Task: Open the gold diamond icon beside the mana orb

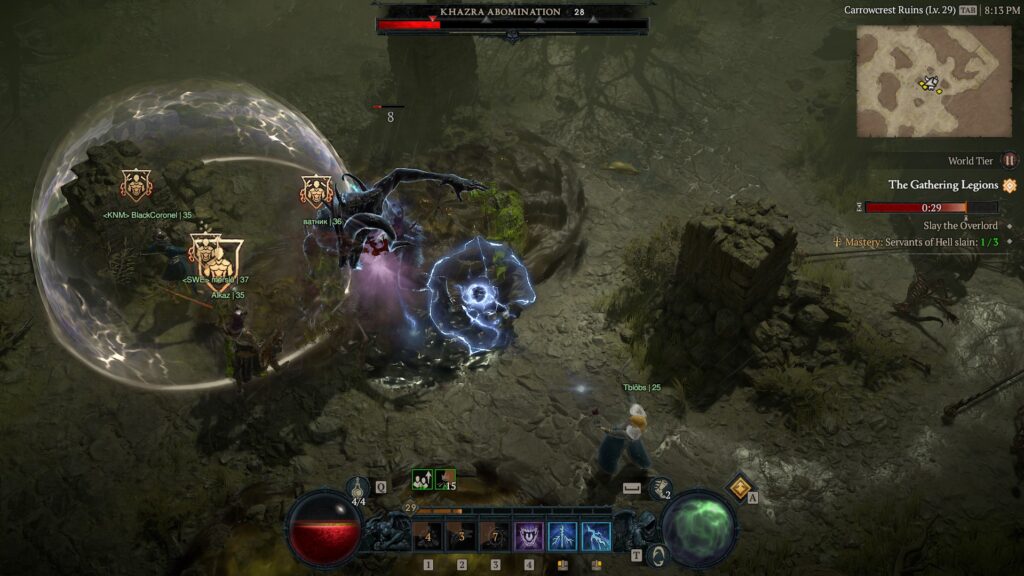Action: coord(740,487)
